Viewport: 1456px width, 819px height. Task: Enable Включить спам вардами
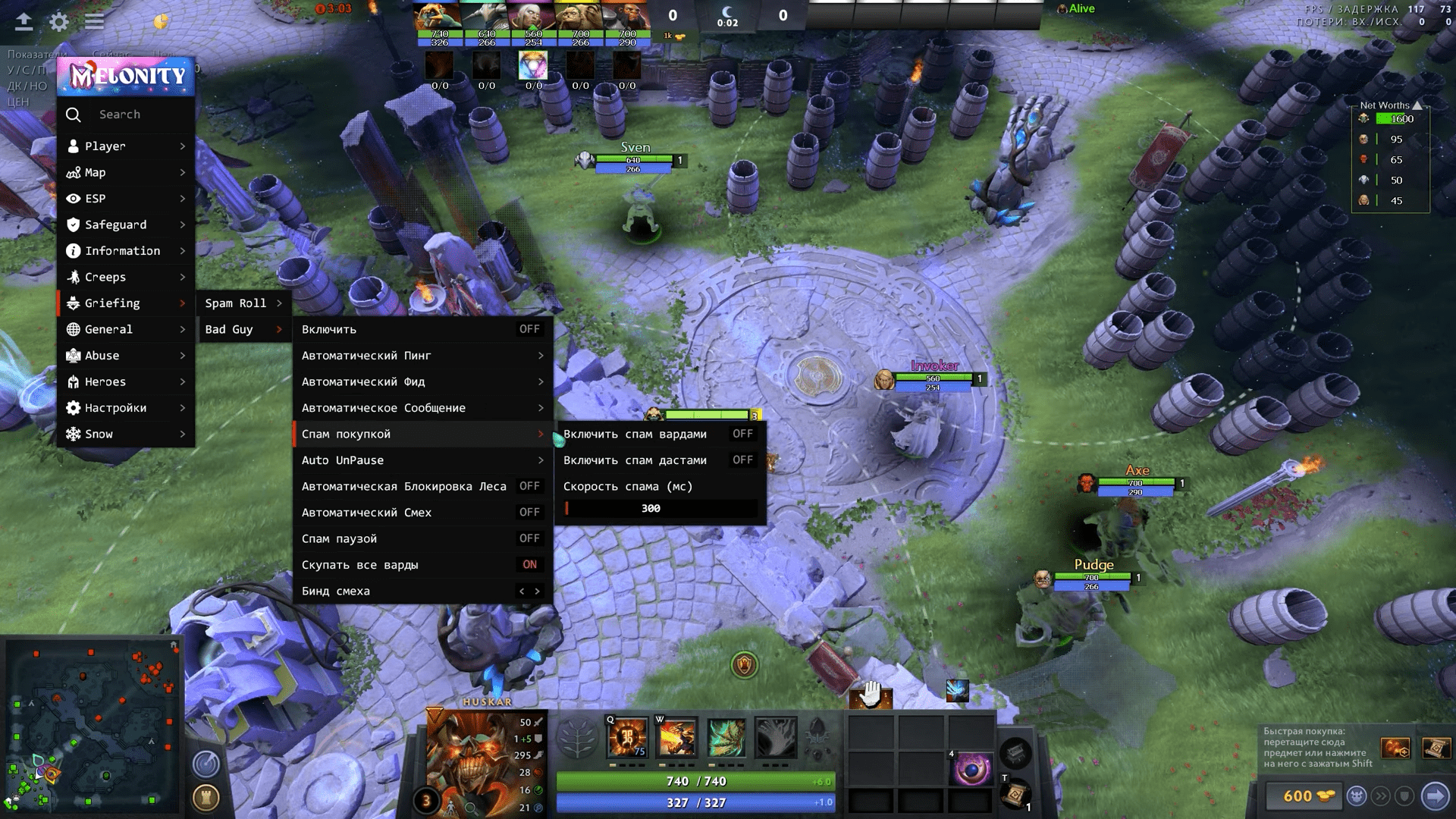tap(742, 434)
